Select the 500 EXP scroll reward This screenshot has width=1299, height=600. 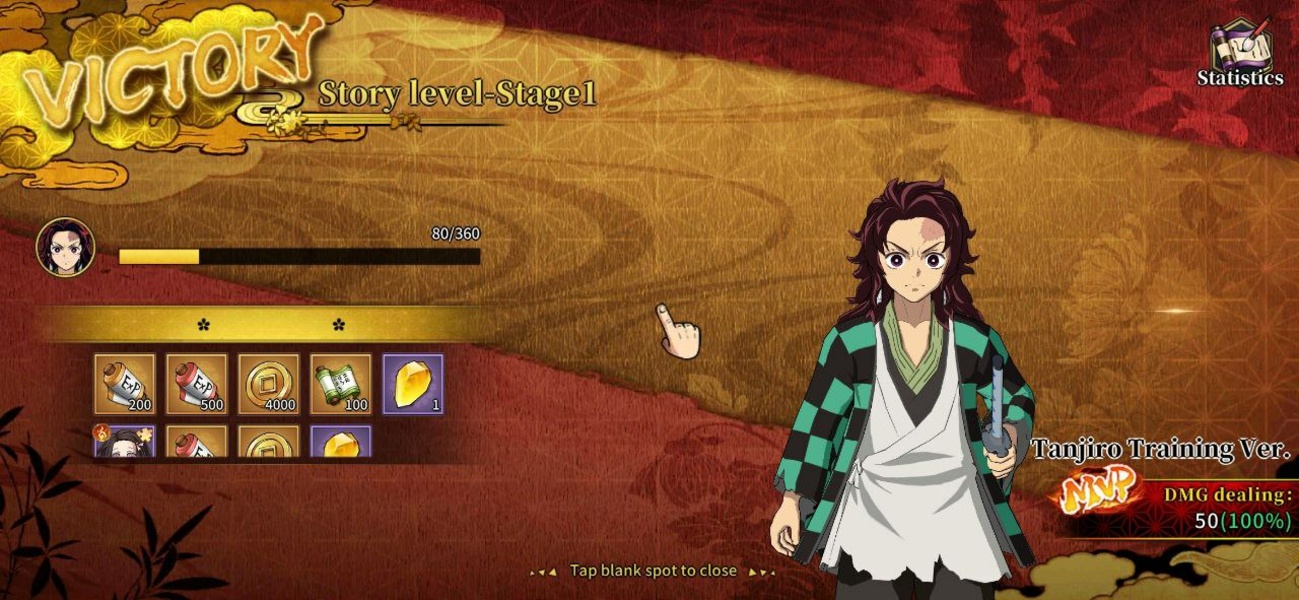[x=197, y=384]
